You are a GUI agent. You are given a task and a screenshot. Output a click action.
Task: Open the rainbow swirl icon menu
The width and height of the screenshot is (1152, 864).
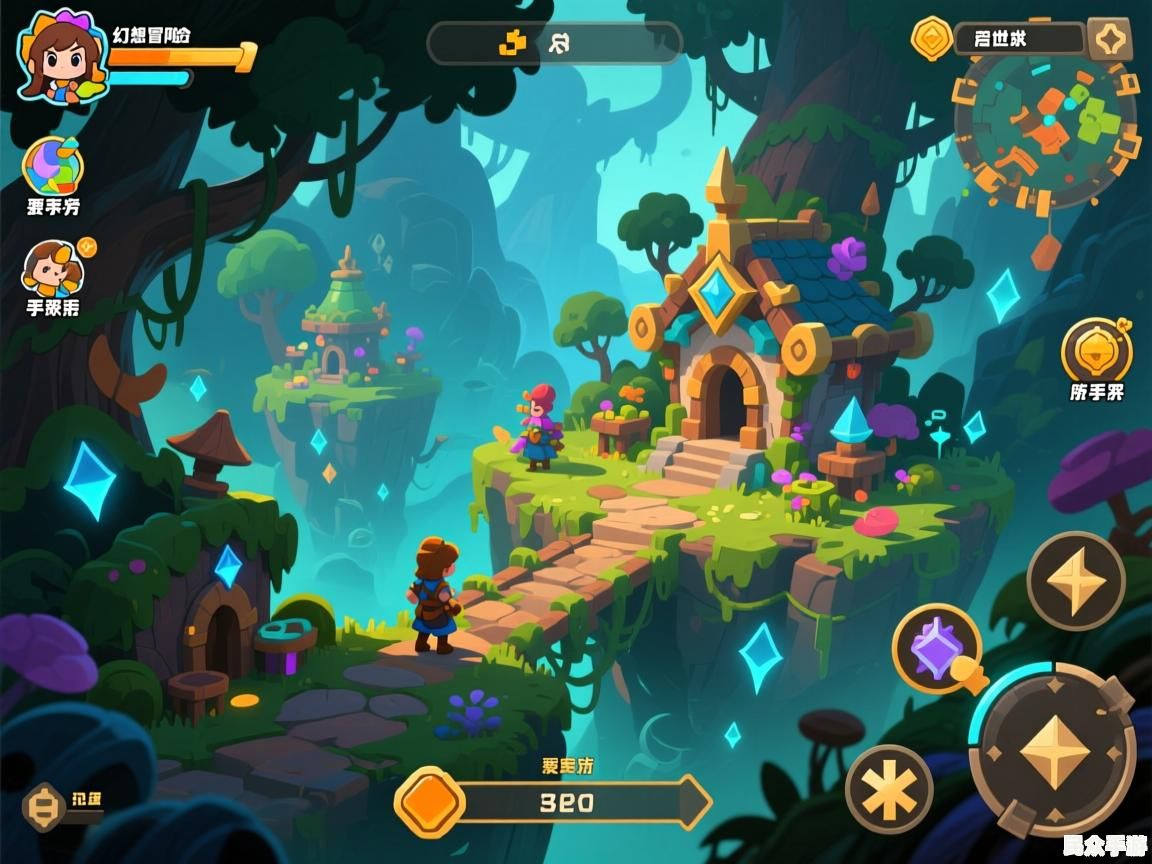pos(52,166)
